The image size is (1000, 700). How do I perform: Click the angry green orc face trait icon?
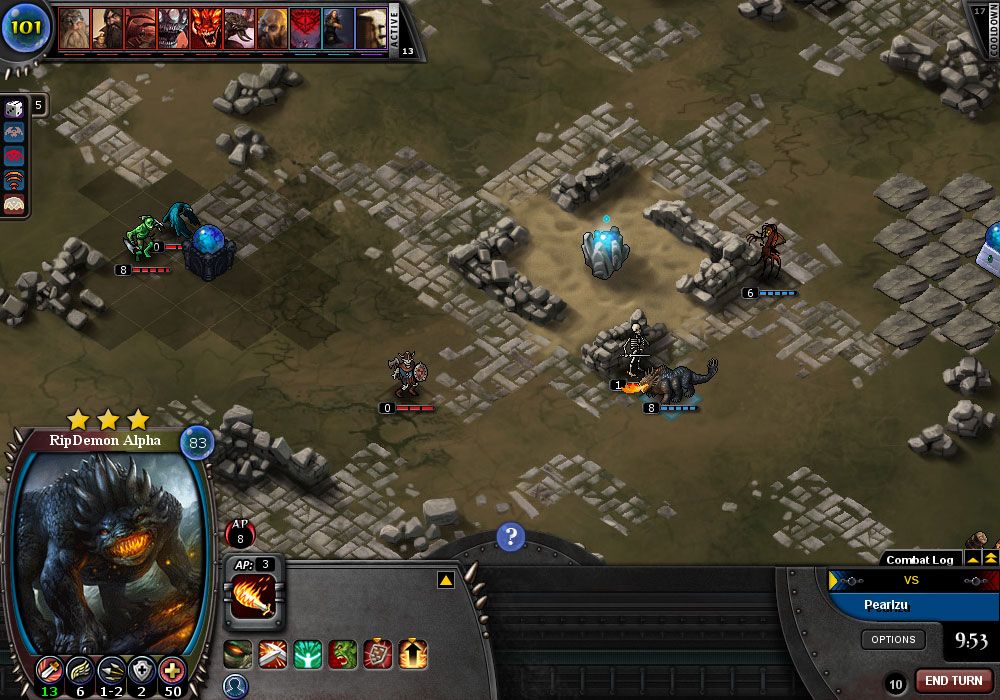343,655
